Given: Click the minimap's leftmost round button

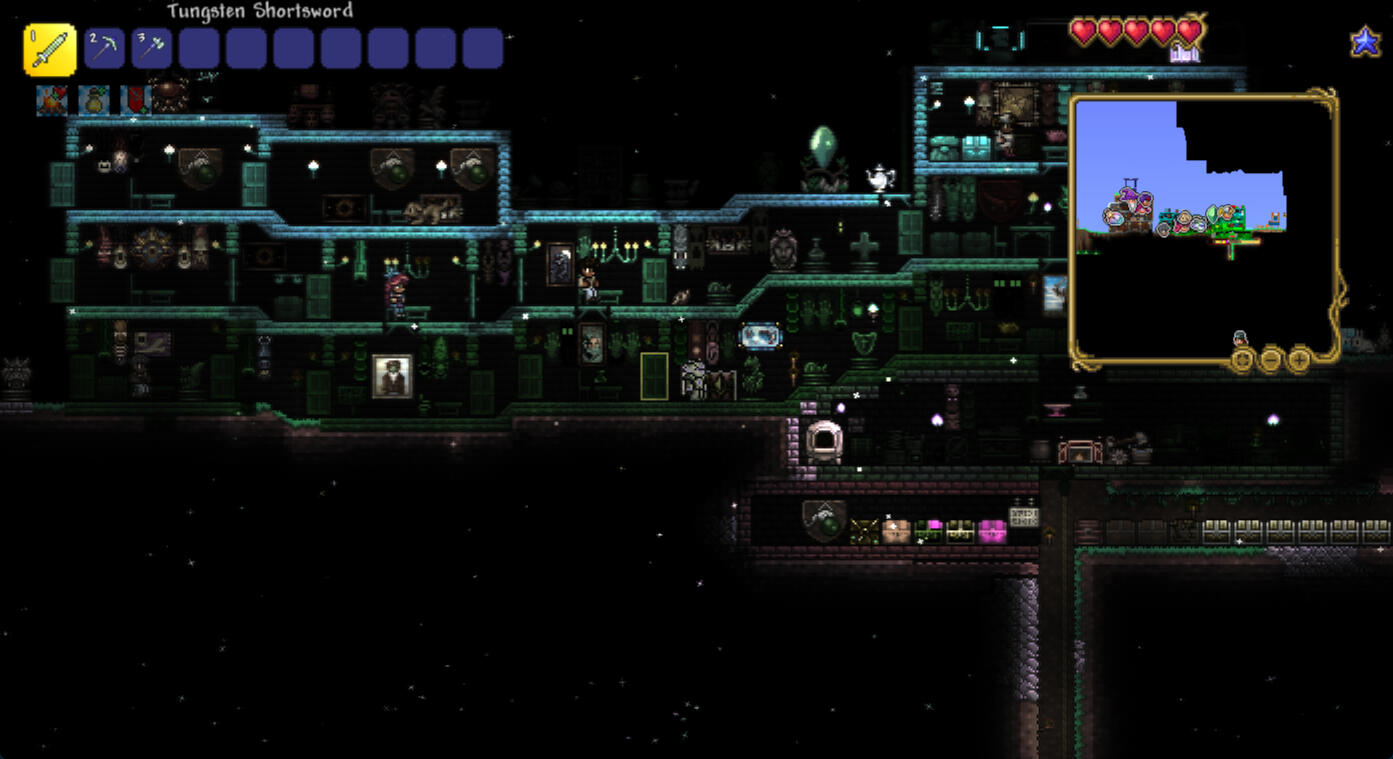Looking at the screenshot, I should click(x=1243, y=358).
